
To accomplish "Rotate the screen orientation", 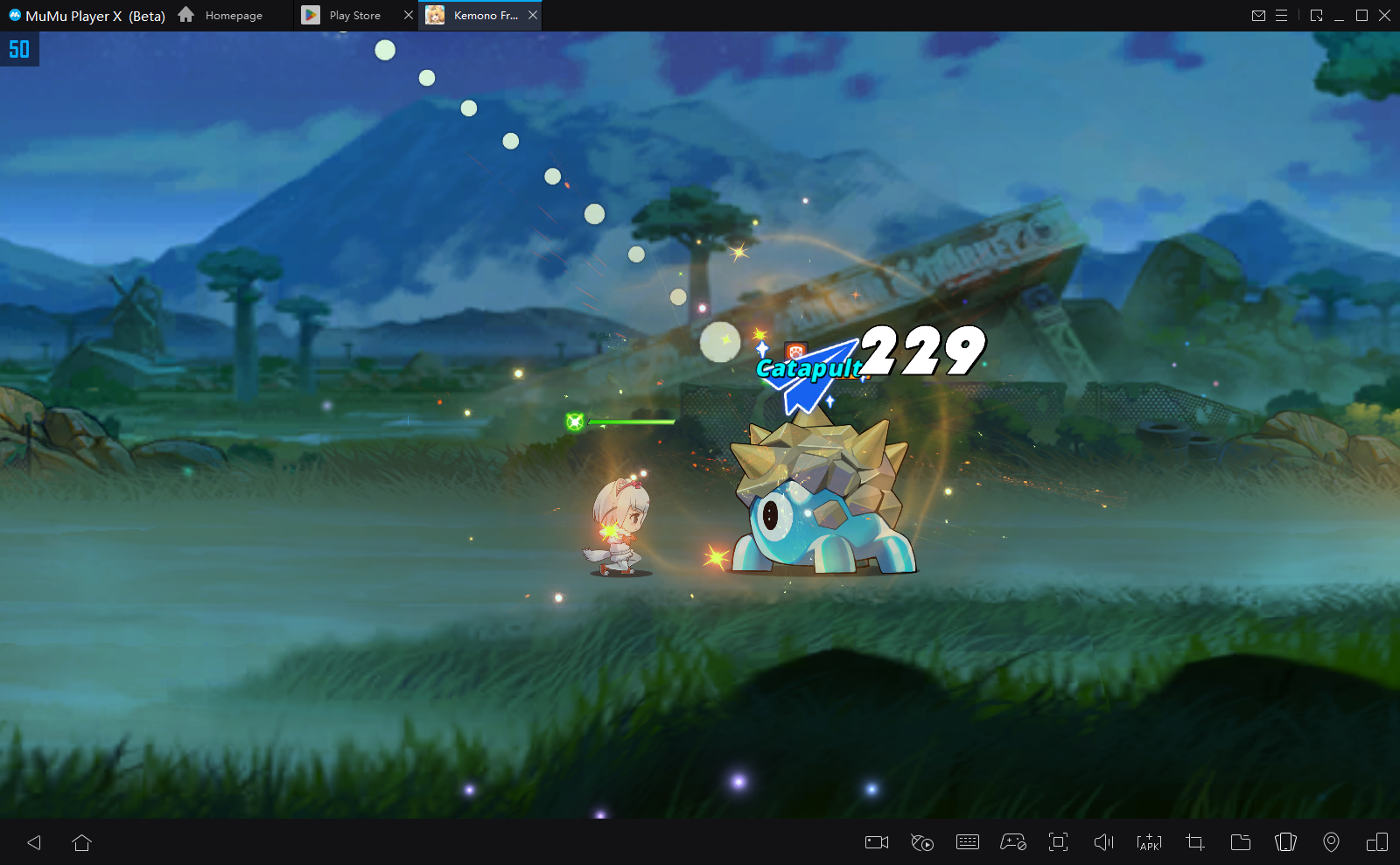I will point(1286,842).
